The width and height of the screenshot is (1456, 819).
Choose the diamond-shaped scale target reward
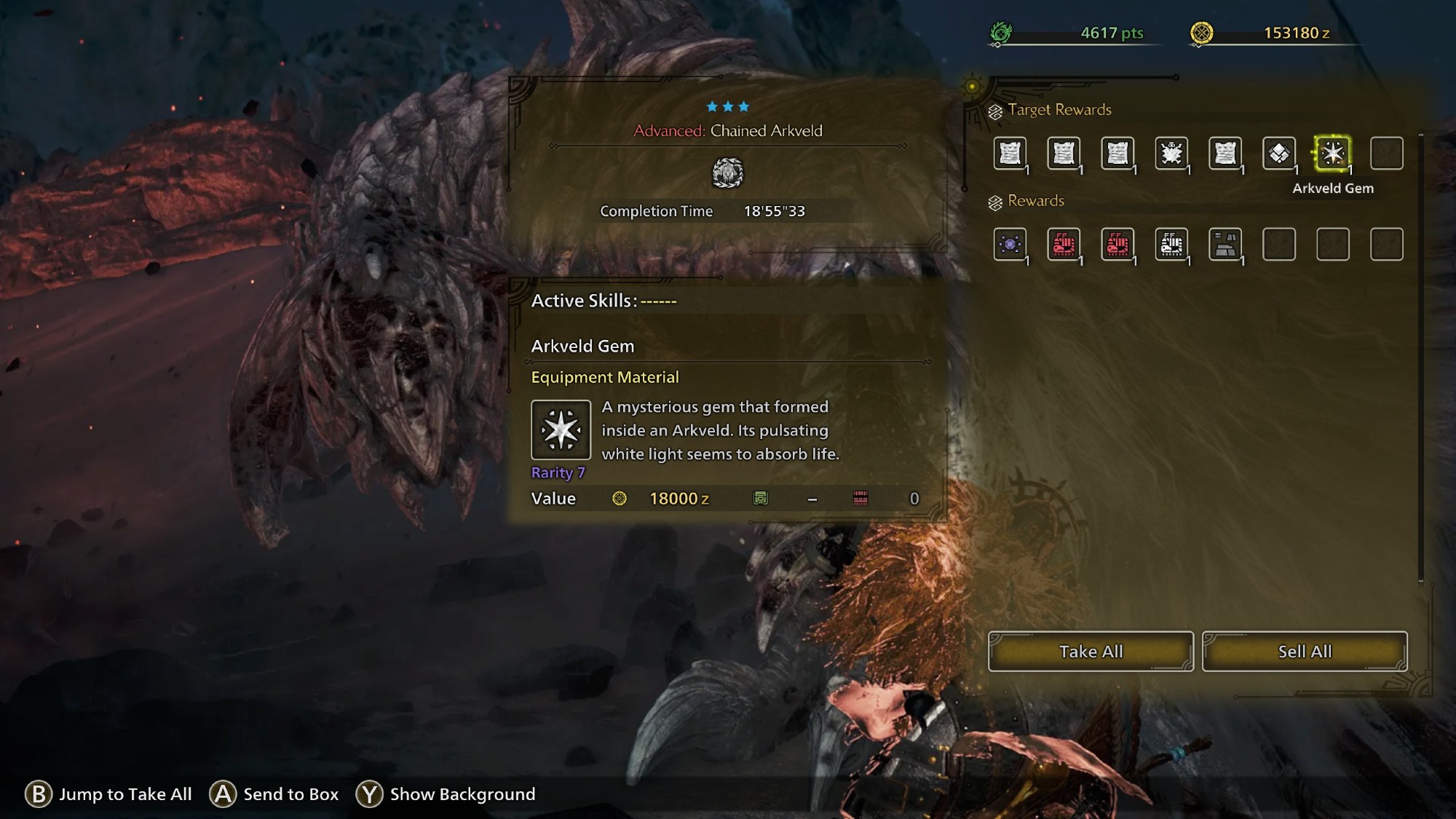(1279, 154)
